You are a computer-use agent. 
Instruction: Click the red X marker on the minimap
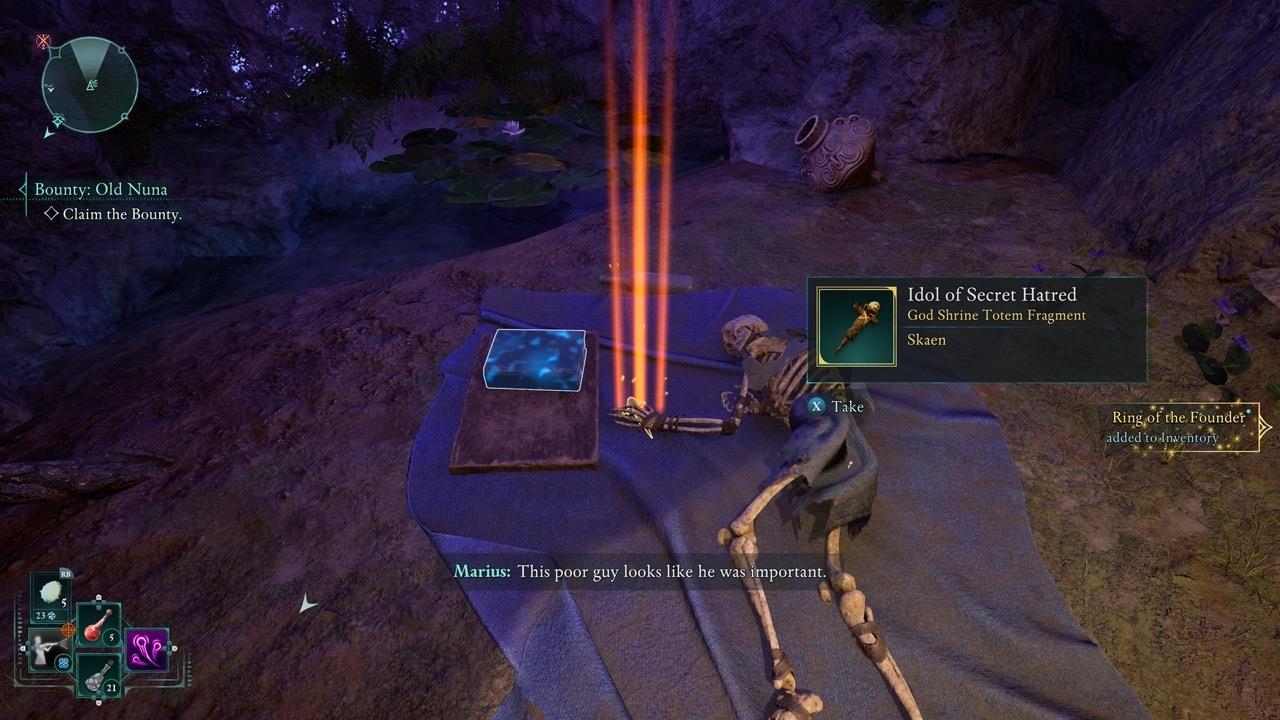pyautogui.click(x=43, y=40)
